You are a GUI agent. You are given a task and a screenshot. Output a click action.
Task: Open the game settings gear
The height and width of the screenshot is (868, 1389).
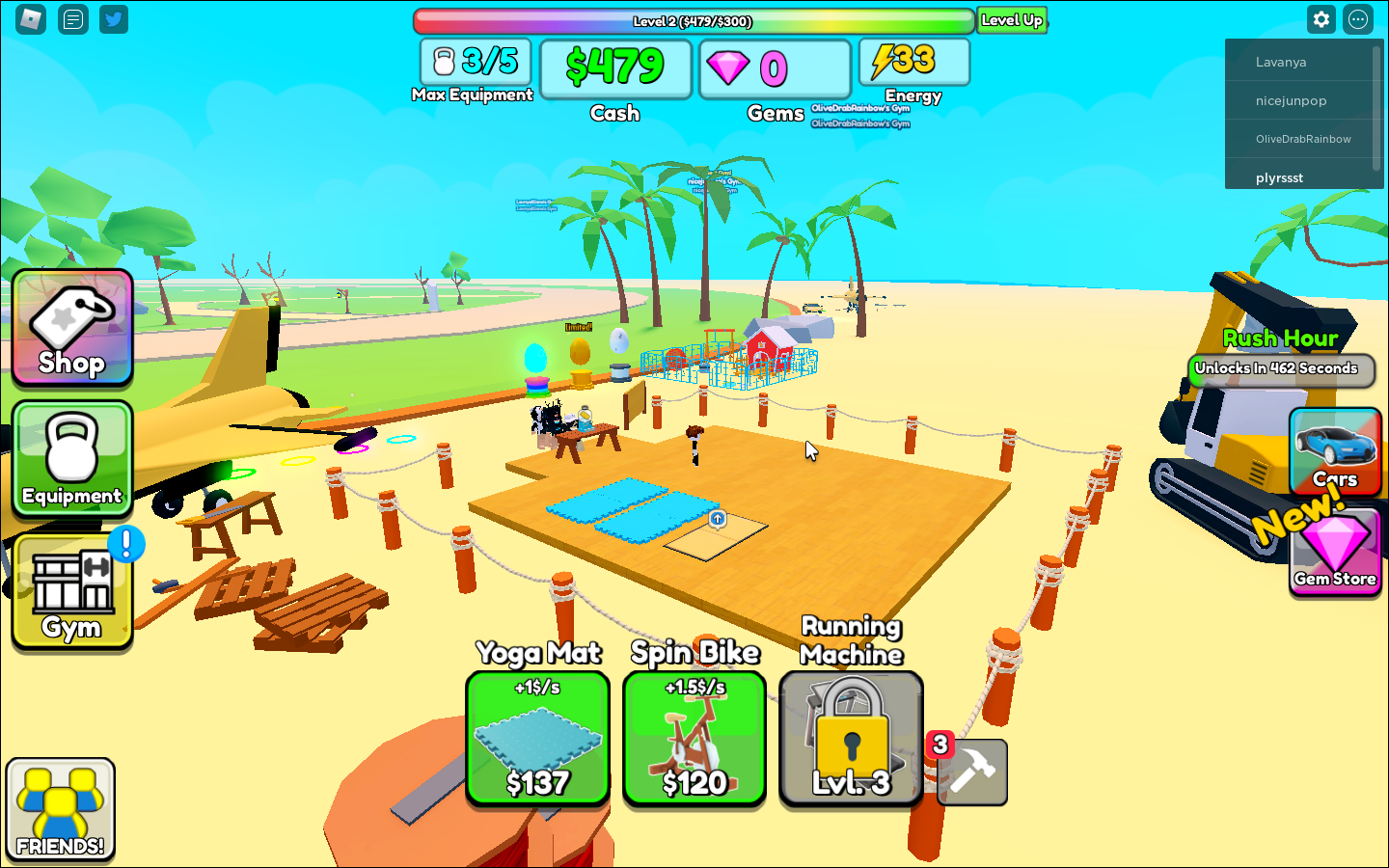click(x=1321, y=19)
